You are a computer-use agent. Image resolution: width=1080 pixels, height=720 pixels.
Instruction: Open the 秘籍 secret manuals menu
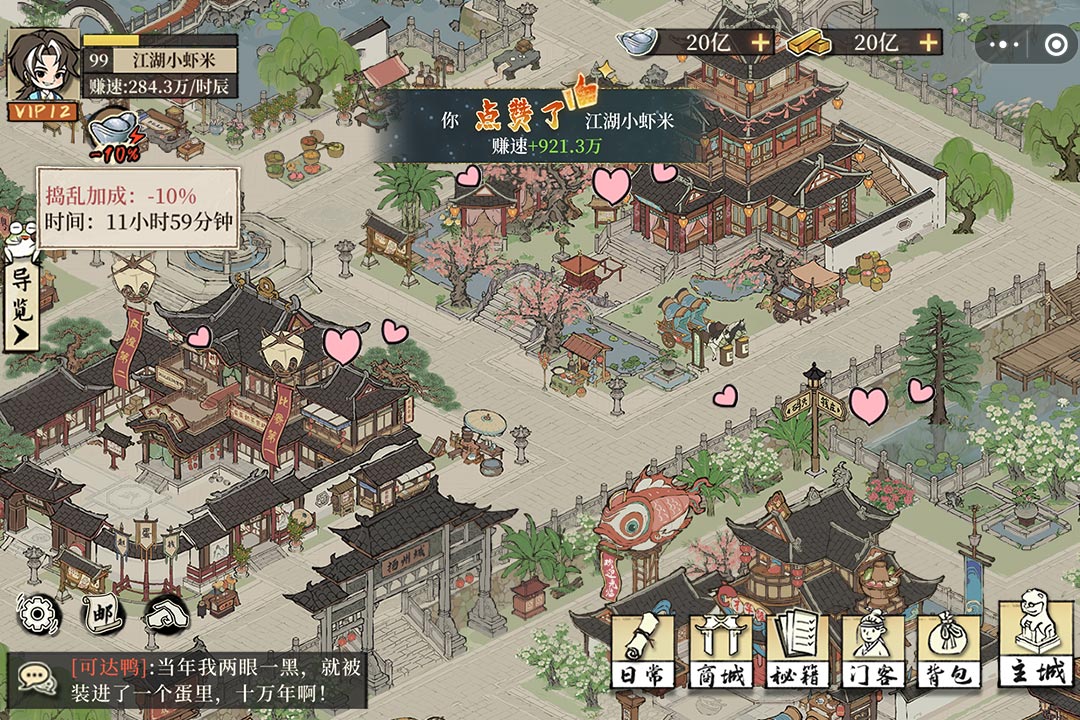(x=796, y=651)
